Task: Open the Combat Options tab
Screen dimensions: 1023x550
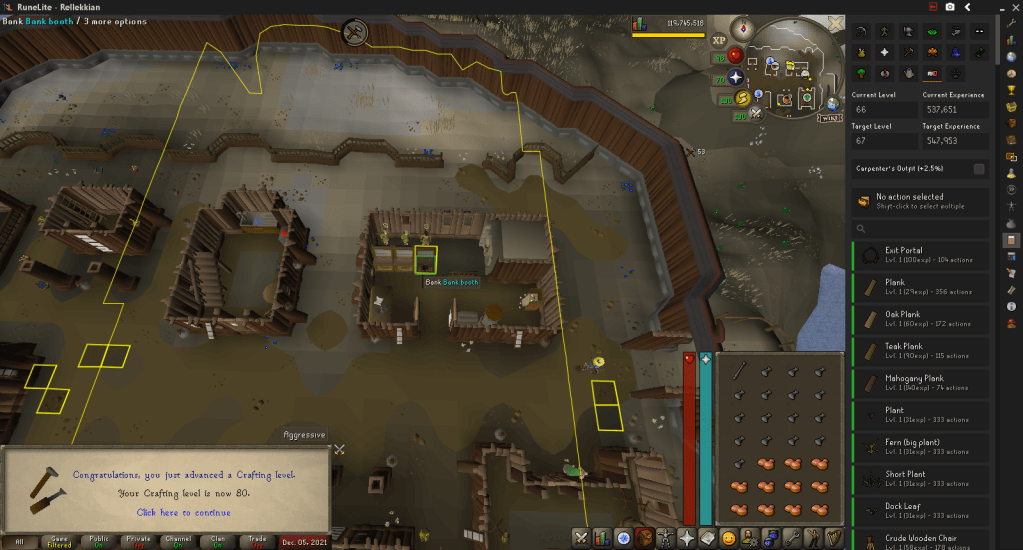Action: (x=580, y=537)
